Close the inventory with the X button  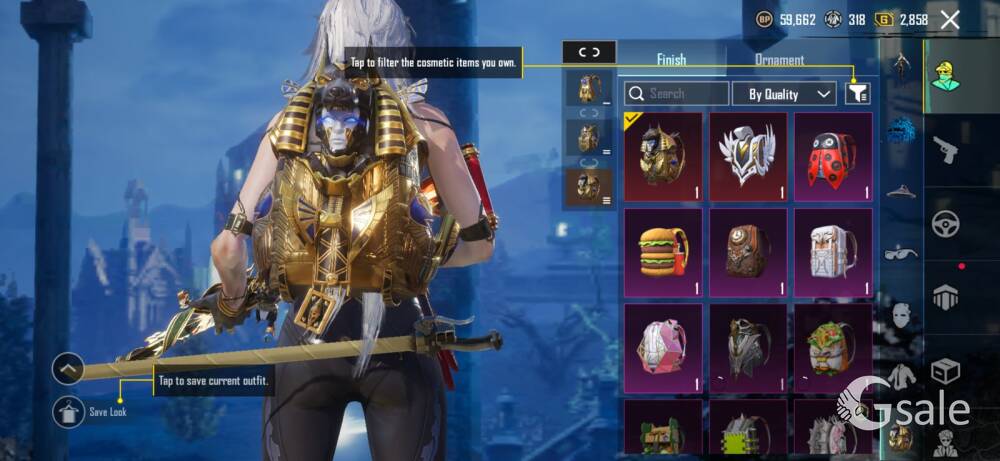(x=950, y=19)
